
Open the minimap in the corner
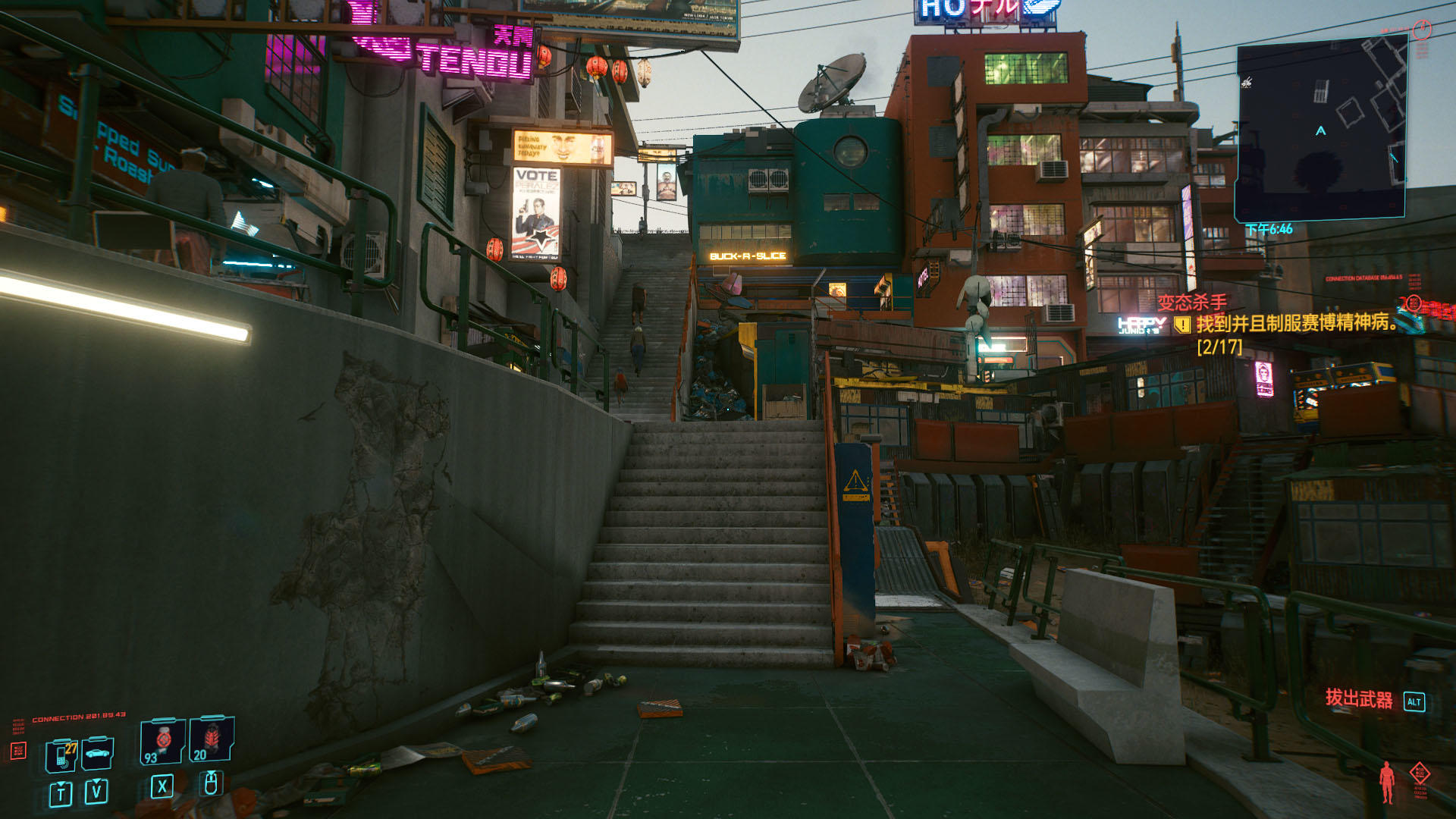tap(1321, 130)
